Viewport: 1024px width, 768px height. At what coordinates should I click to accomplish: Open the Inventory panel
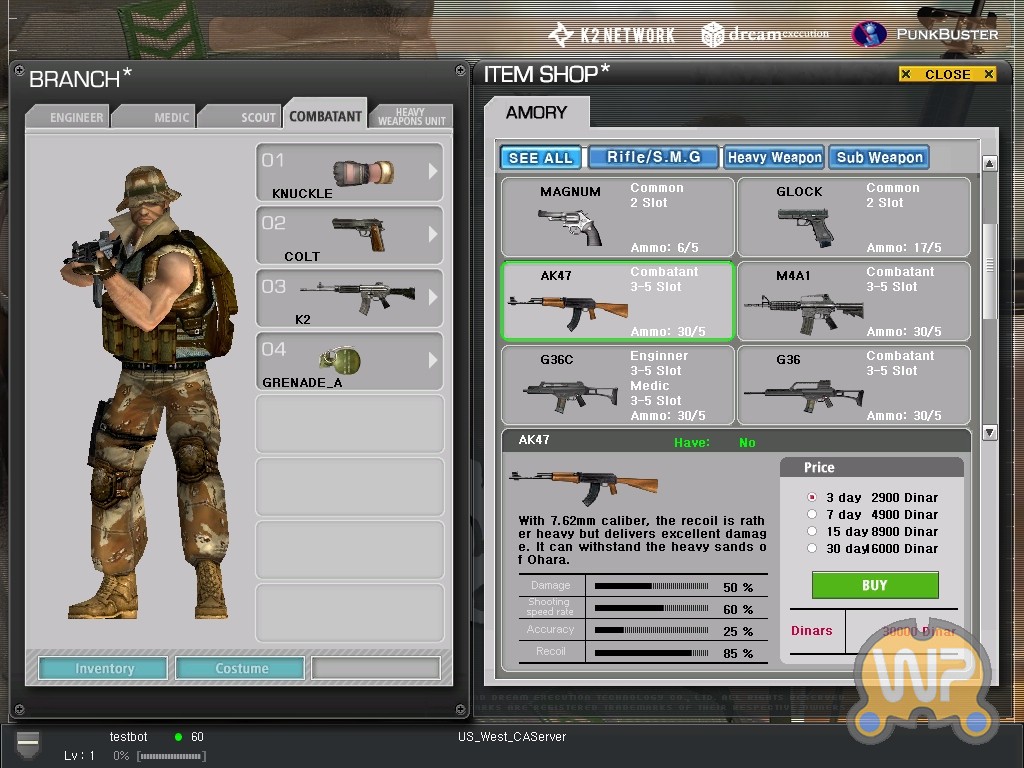click(103, 668)
